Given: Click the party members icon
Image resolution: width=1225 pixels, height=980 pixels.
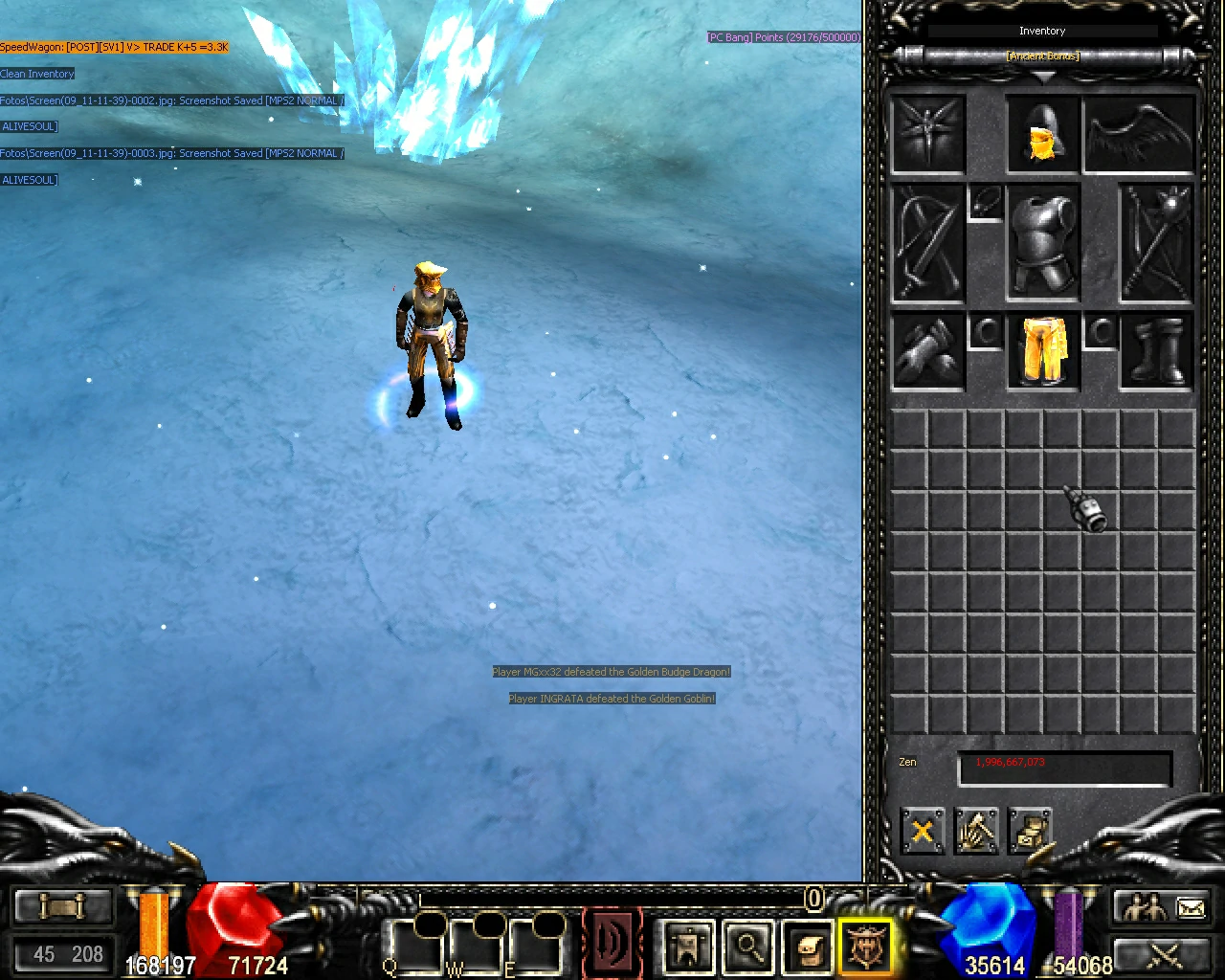Looking at the screenshot, I should pos(1146,904).
